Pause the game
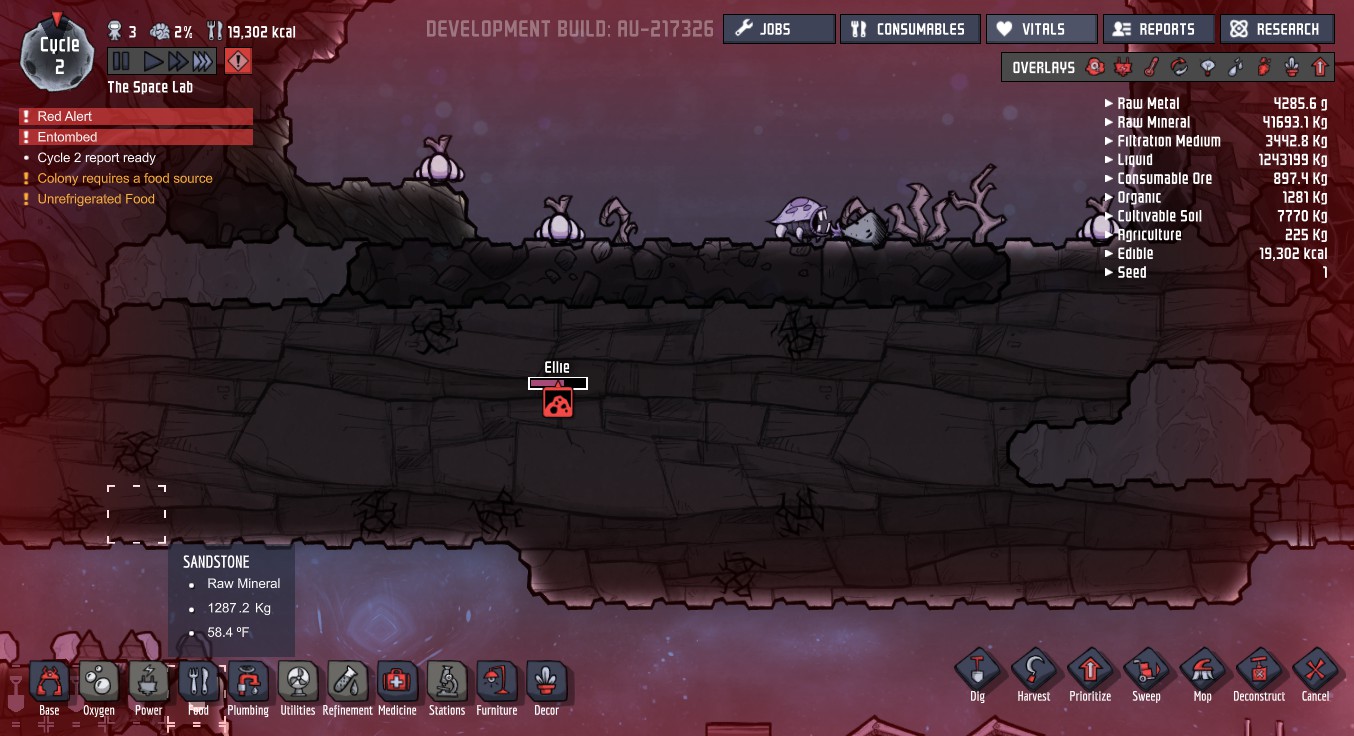 (121, 62)
